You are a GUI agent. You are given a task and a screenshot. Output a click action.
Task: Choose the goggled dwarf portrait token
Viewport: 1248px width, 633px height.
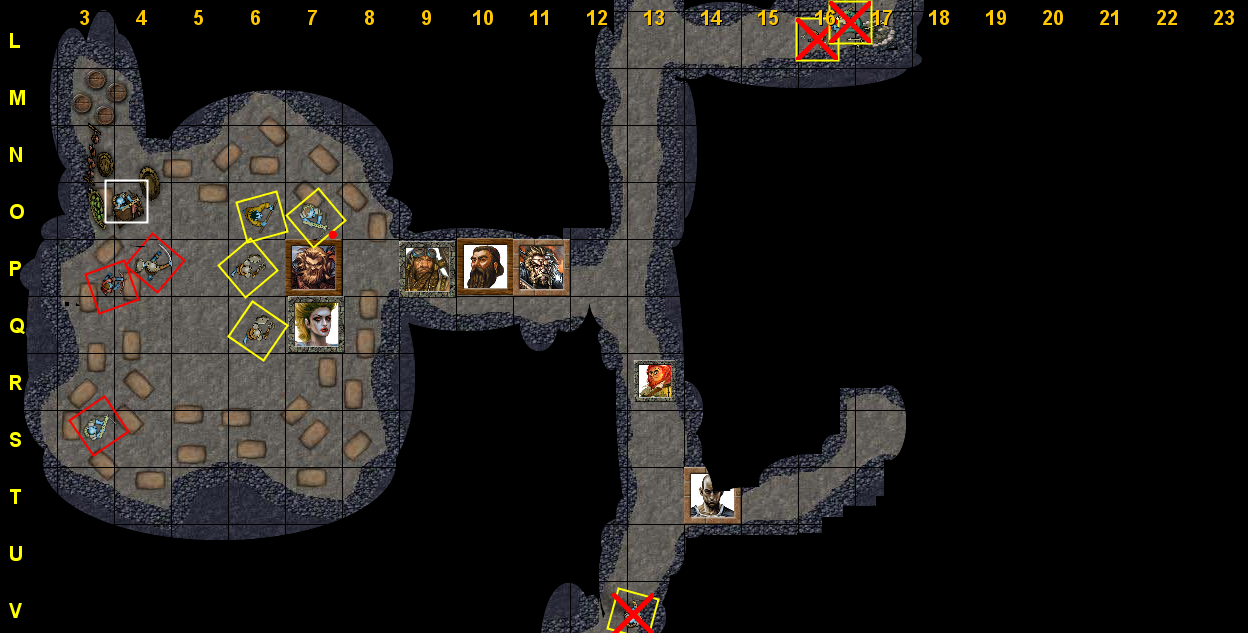tap(427, 268)
